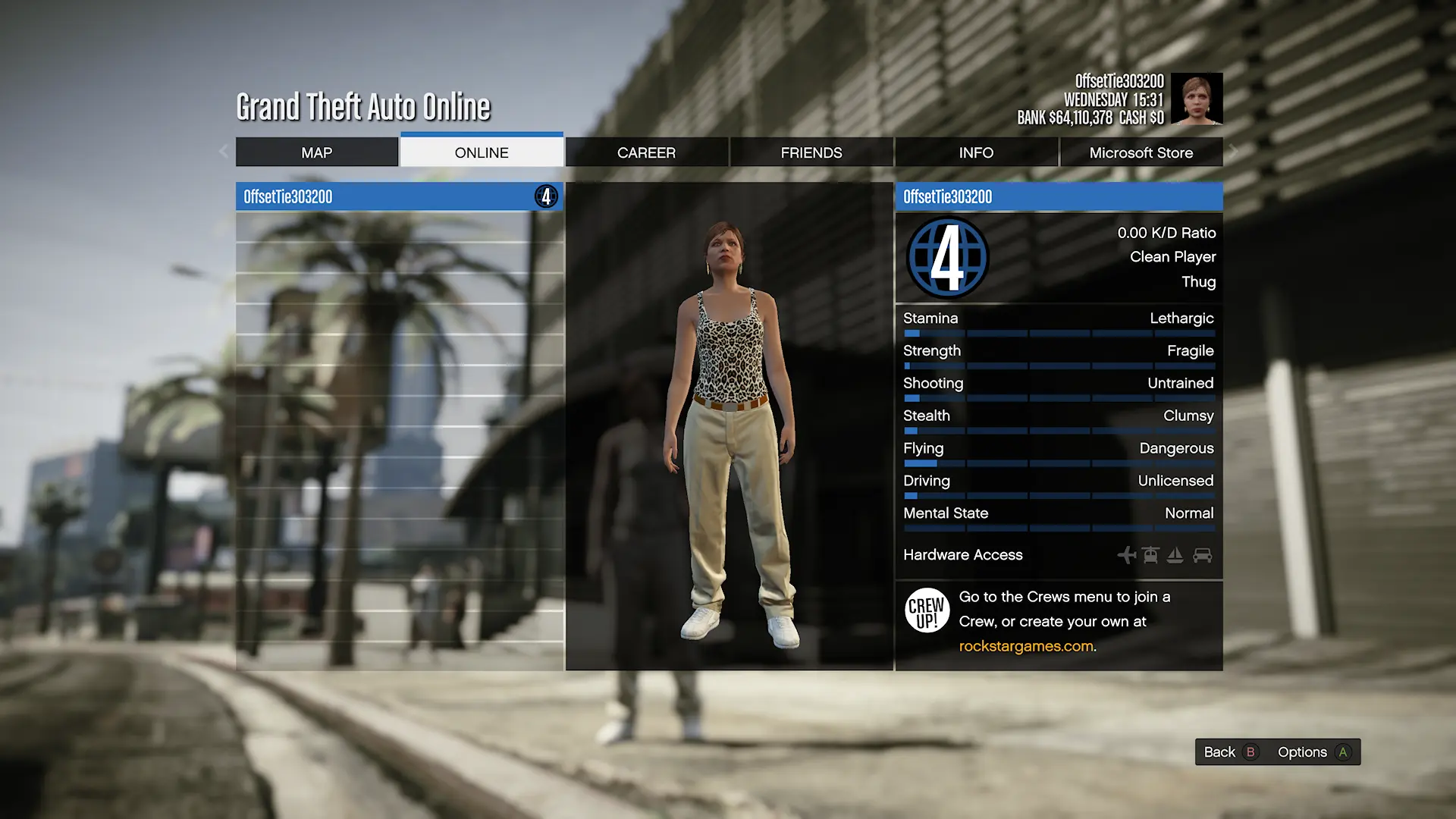Click the helicopter Hardware Access icon
This screenshot has width=1456, height=819.
(x=1150, y=555)
